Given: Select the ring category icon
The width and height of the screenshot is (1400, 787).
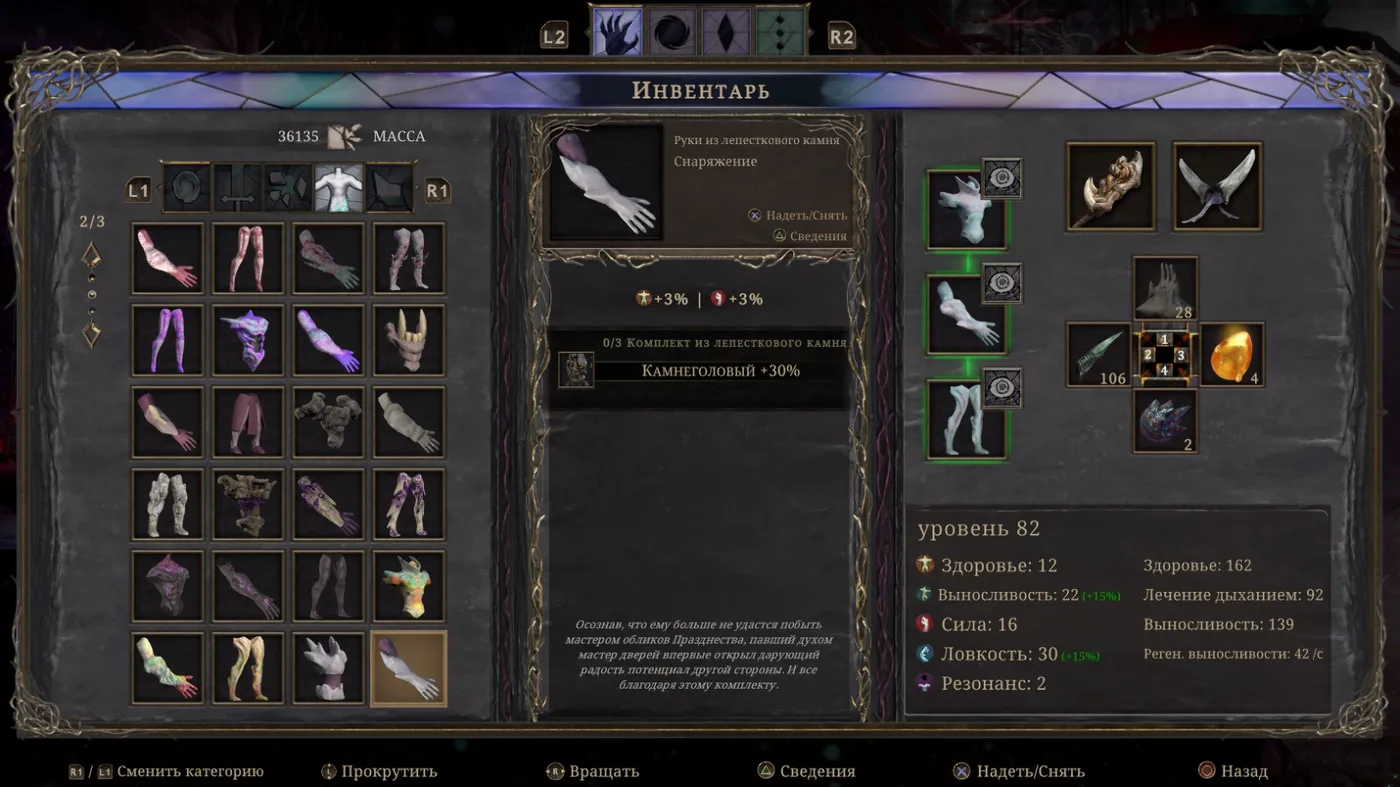Looking at the screenshot, I should coord(187,189).
